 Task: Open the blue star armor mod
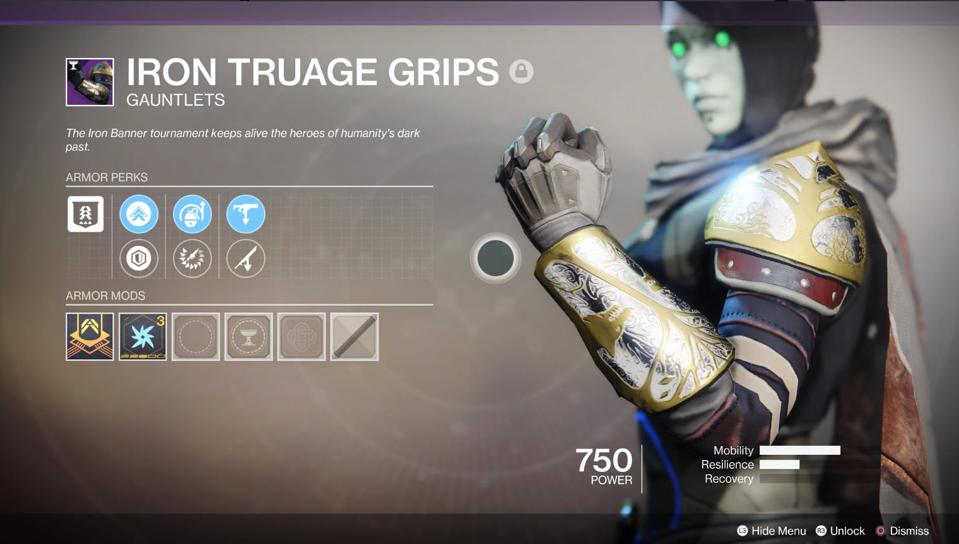tap(143, 336)
